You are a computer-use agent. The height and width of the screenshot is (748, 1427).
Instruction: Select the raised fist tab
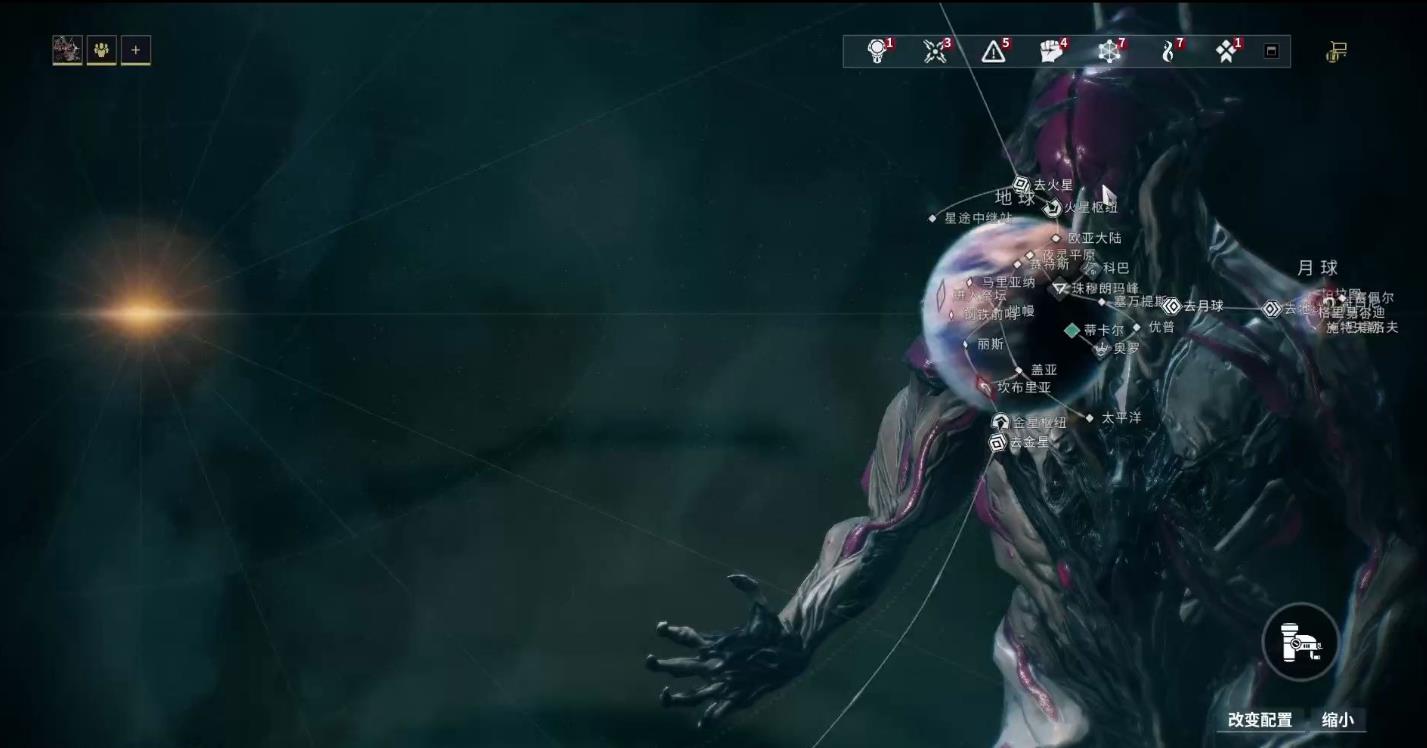1051,52
